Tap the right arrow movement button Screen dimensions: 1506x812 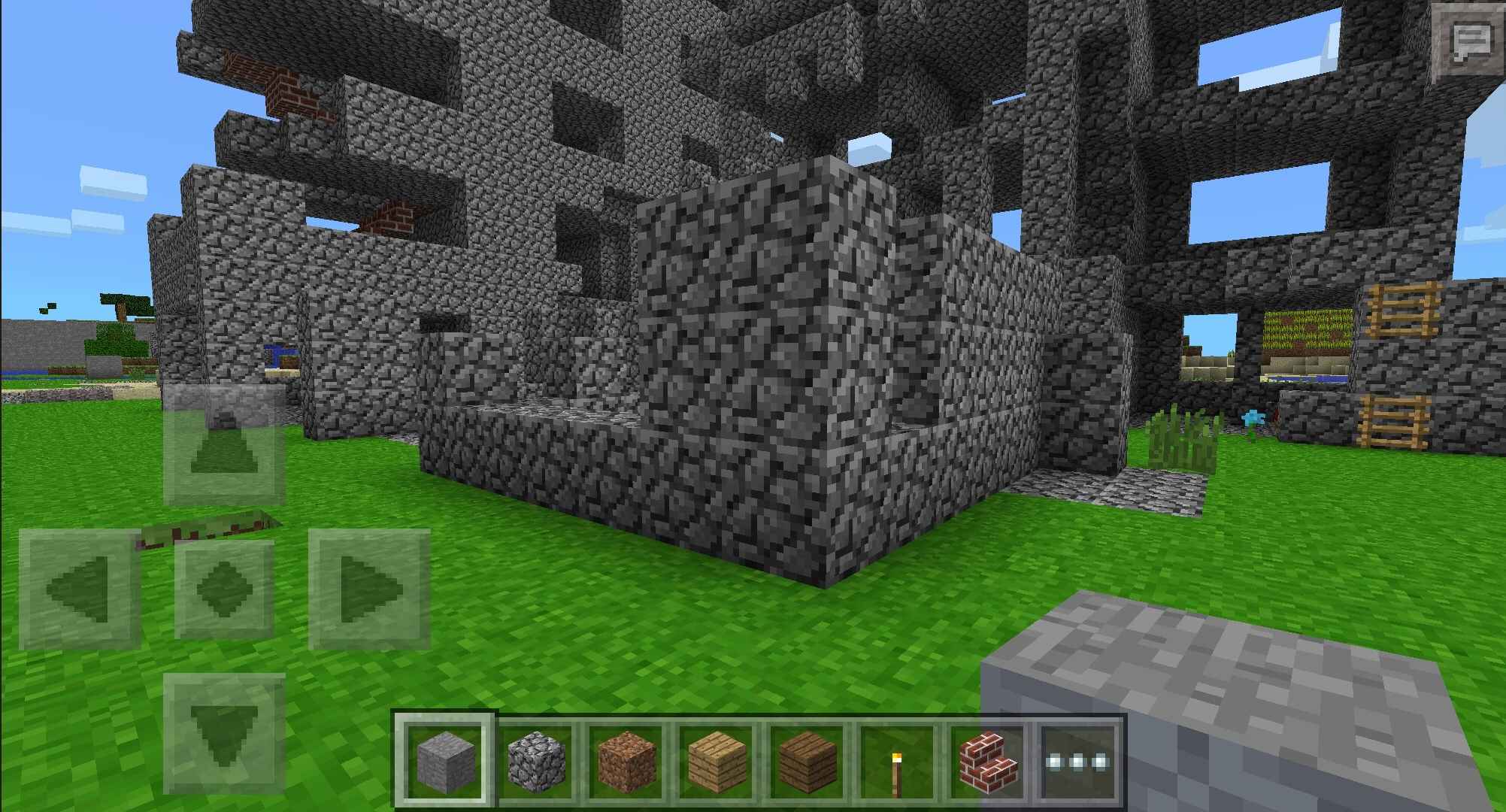[x=369, y=589]
